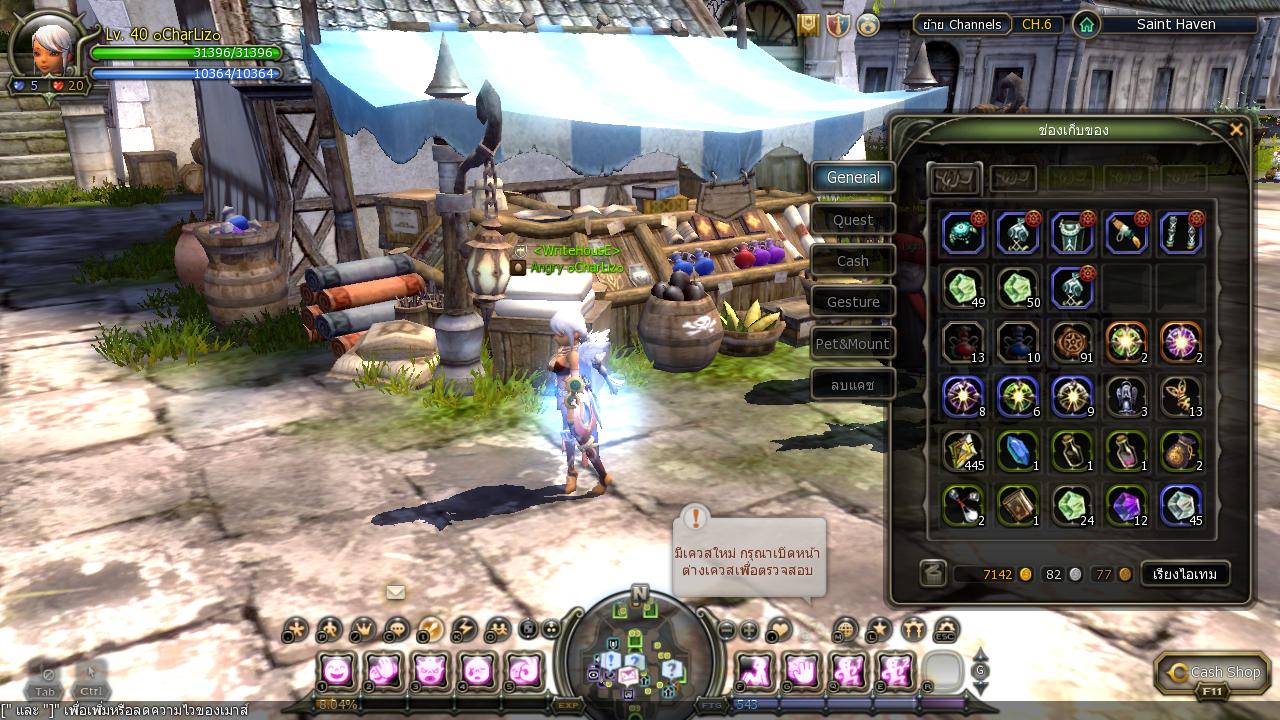Select the item stack showing 91
The height and width of the screenshot is (720, 1280).
click(1072, 342)
